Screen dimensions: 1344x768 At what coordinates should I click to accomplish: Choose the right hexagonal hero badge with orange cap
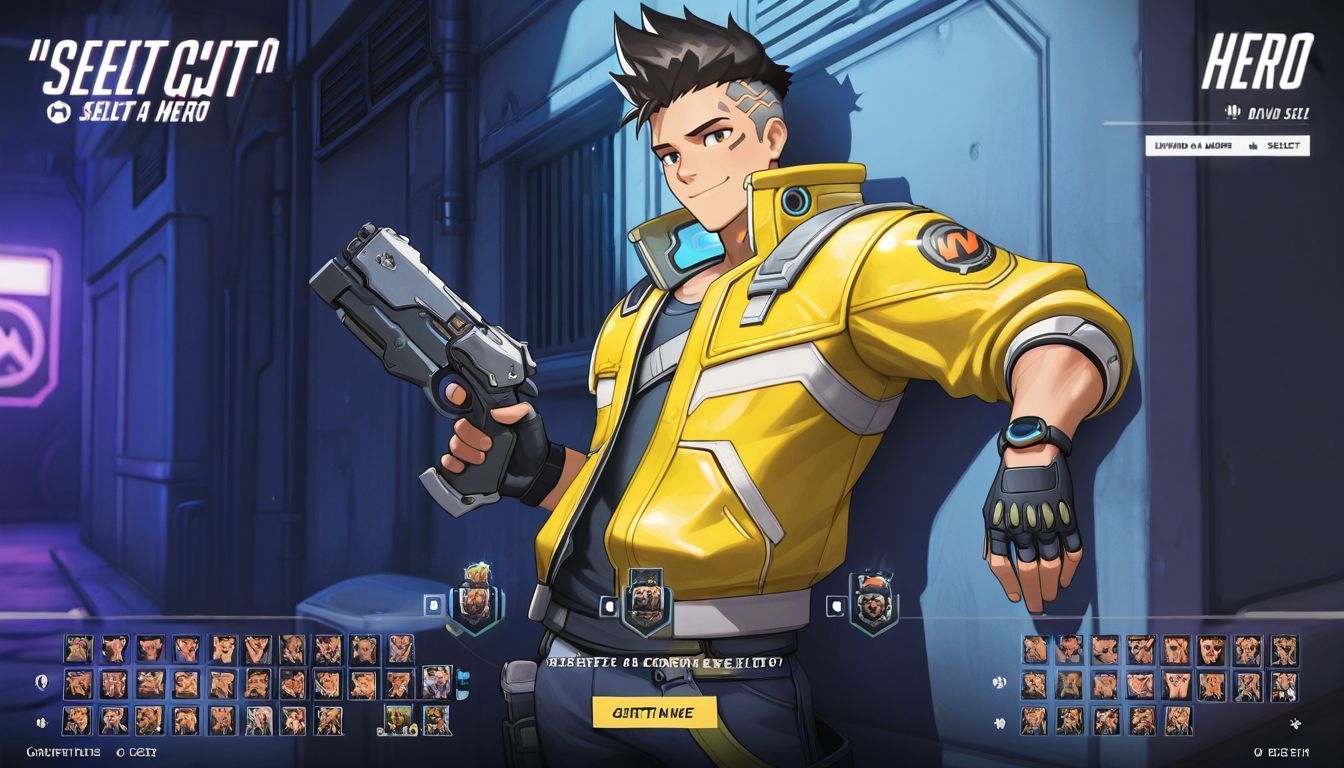(x=873, y=603)
